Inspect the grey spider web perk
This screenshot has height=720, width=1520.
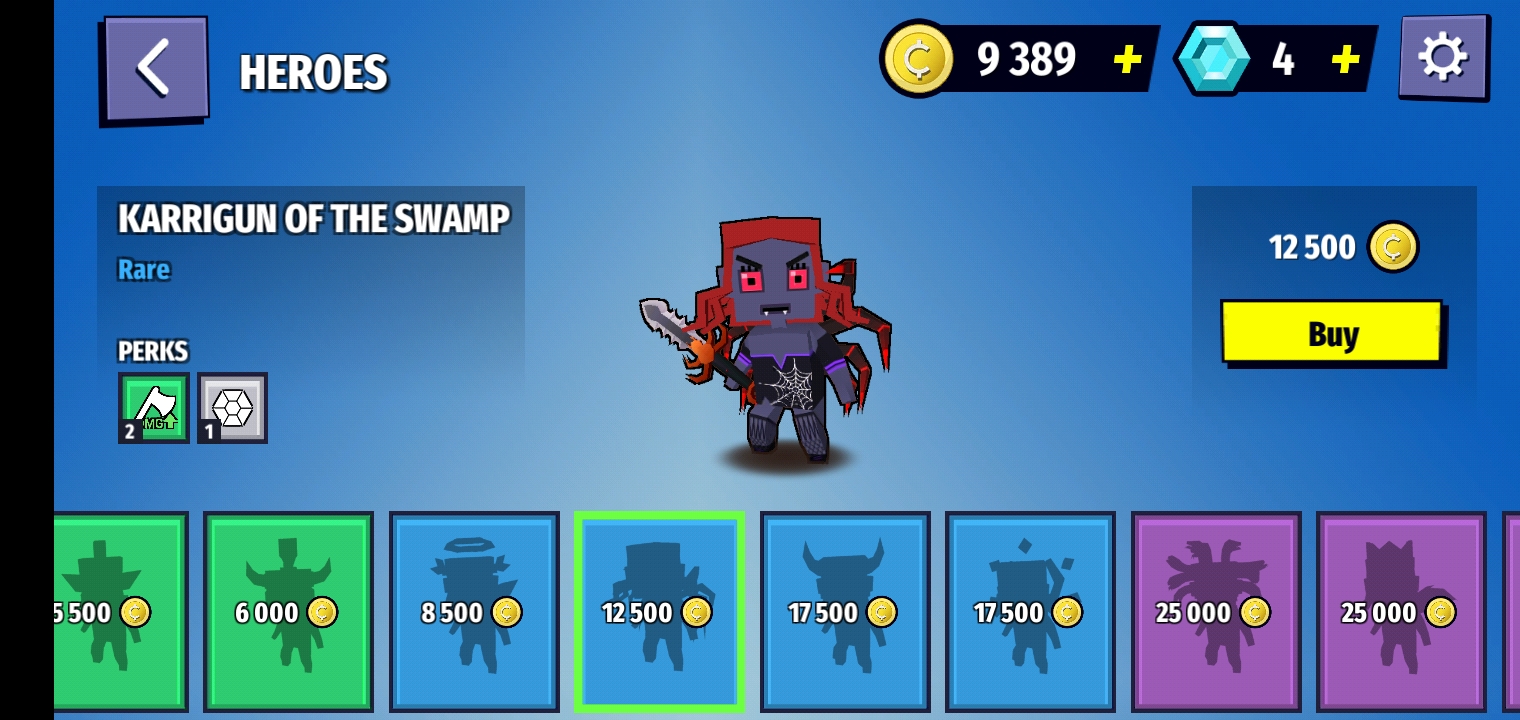232,407
